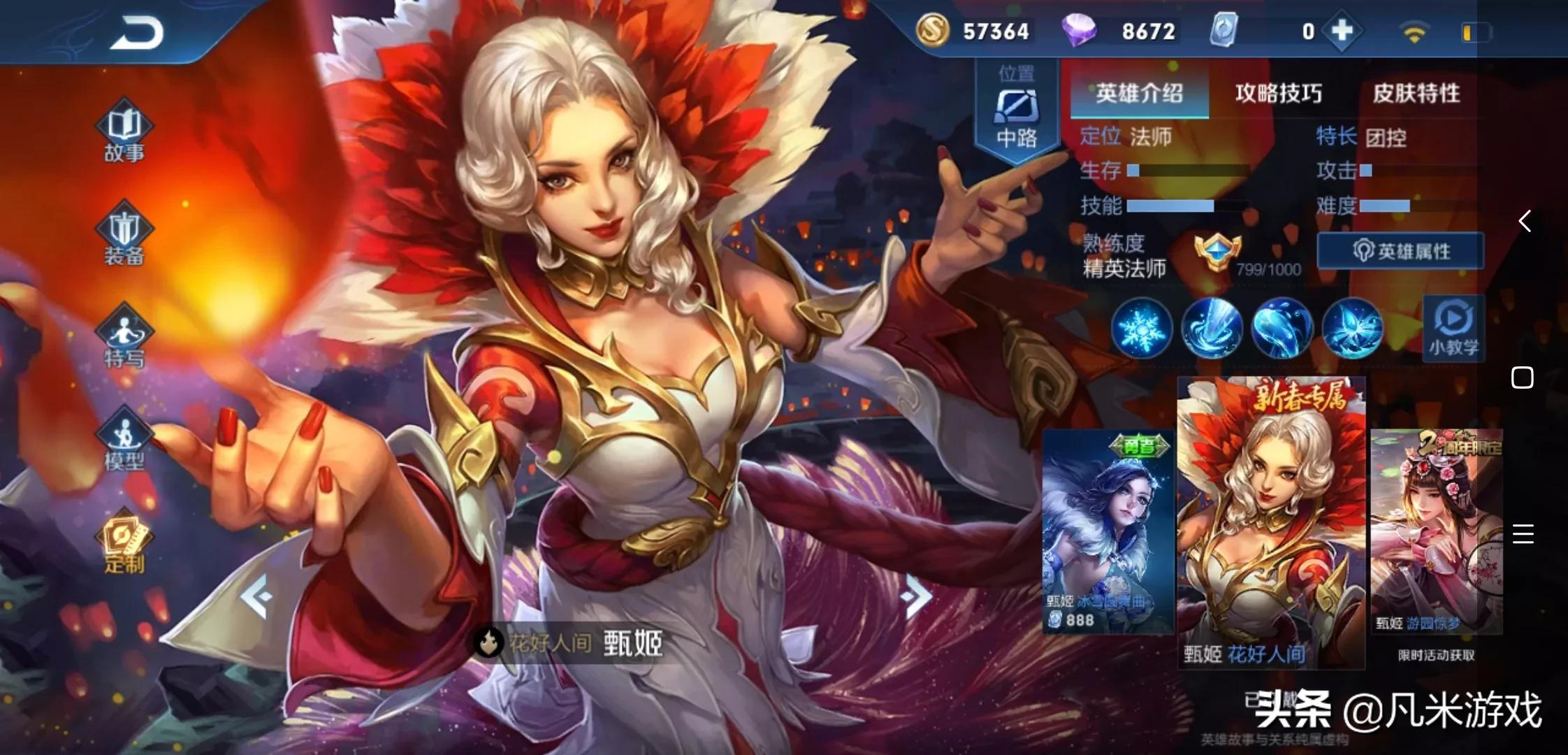The width and height of the screenshot is (1568, 755).
Task: Select the water splash skill icon
Action: [1211, 328]
